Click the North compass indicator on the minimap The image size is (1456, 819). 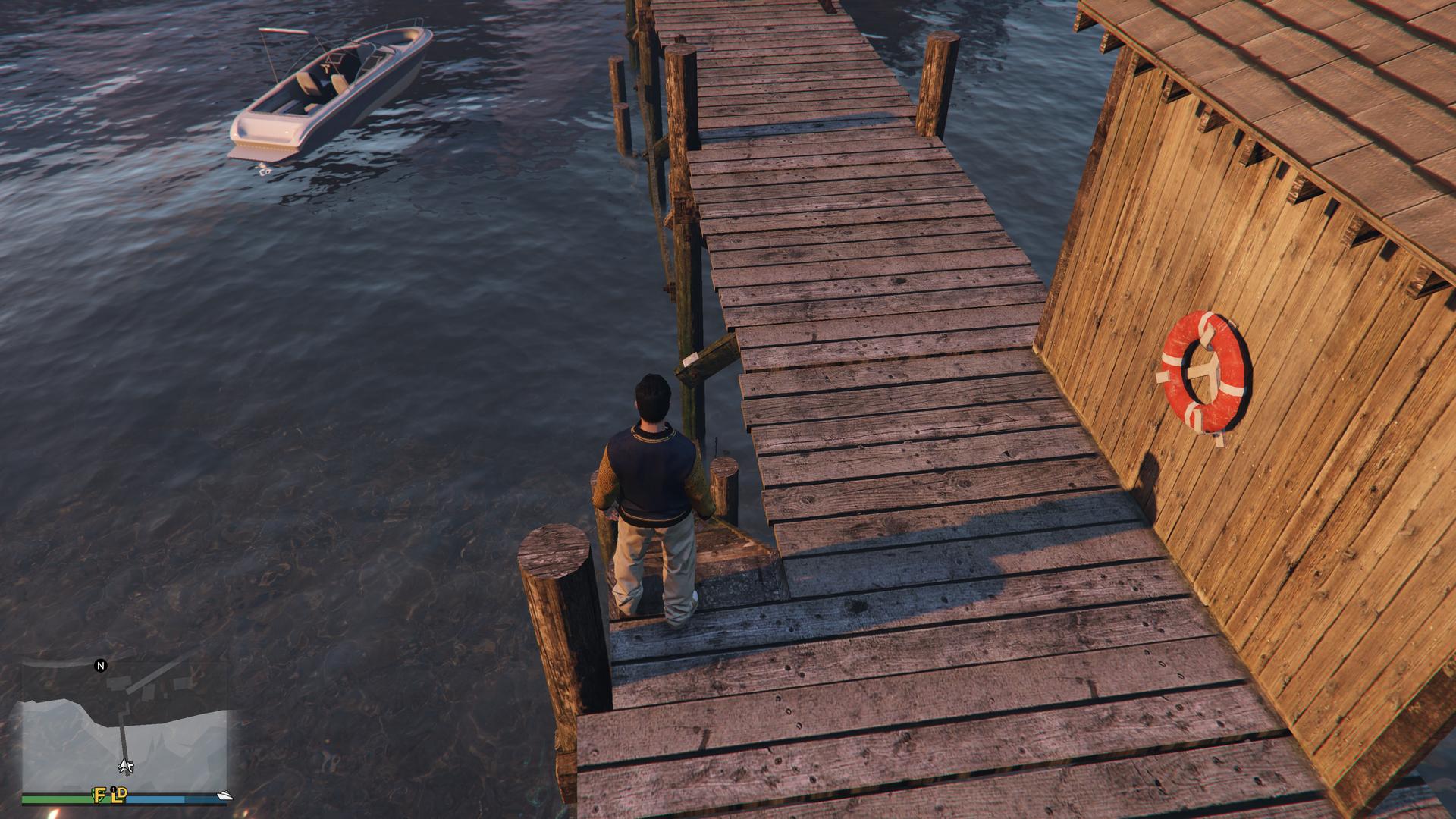pos(100,666)
